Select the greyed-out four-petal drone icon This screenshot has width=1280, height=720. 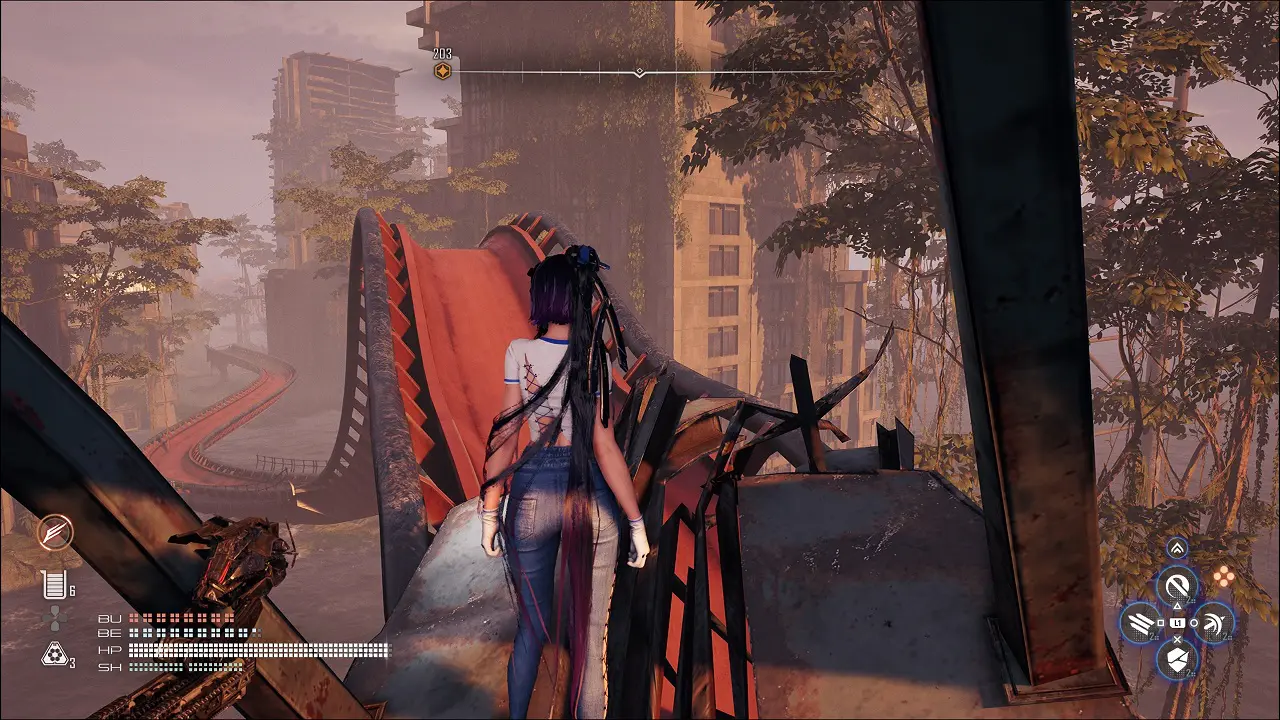[x=55, y=619]
